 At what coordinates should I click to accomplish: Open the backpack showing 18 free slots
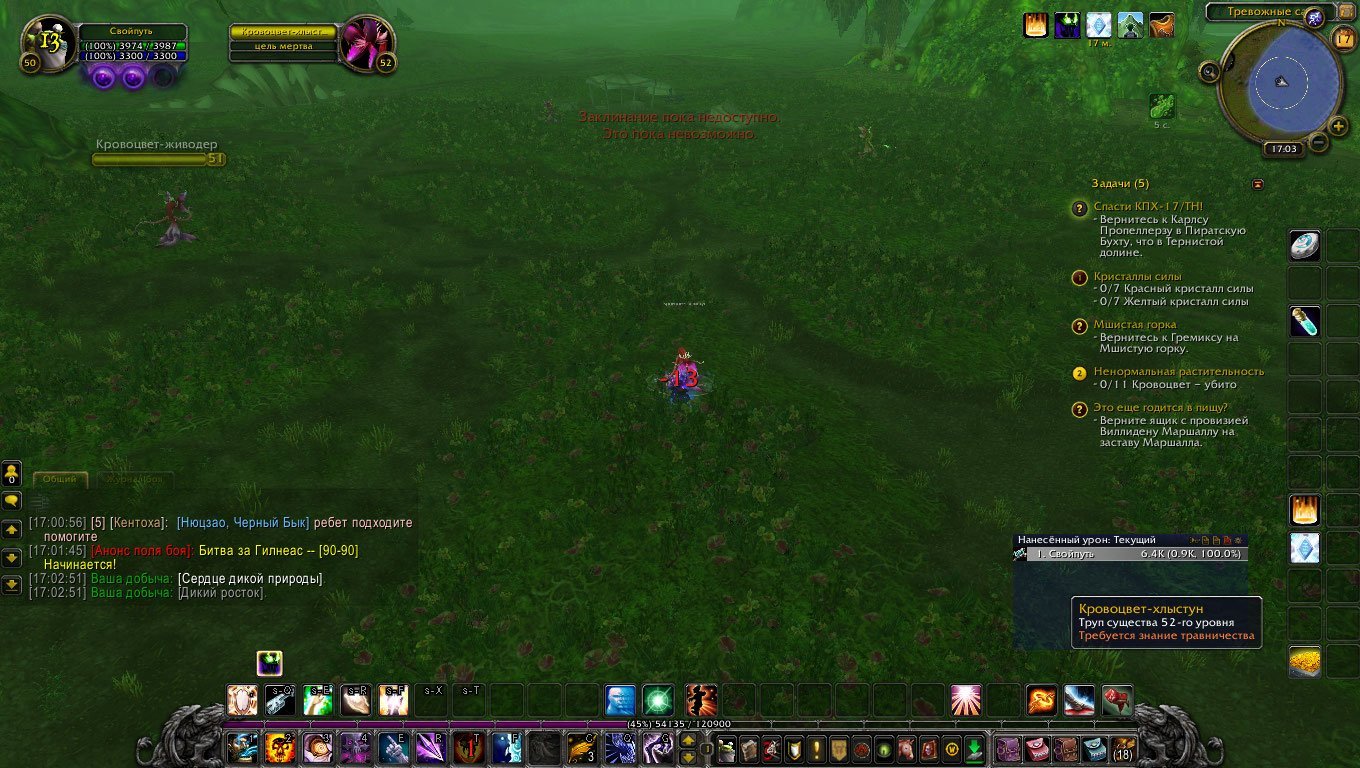coord(1123,747)
